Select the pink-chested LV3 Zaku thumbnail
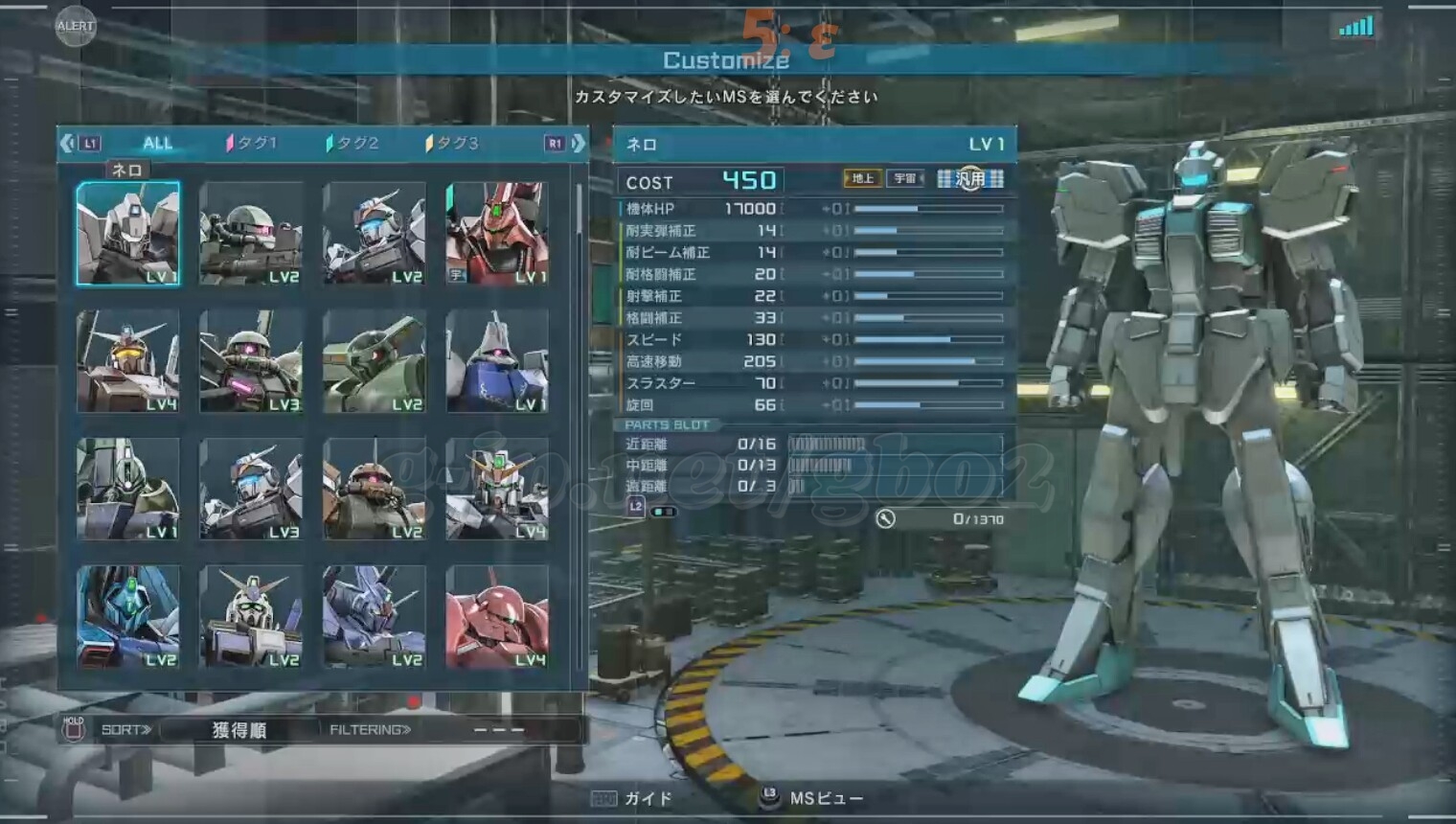Image resolution: width=1456 pixels, height=824 pixels. (x=251, y=361)
